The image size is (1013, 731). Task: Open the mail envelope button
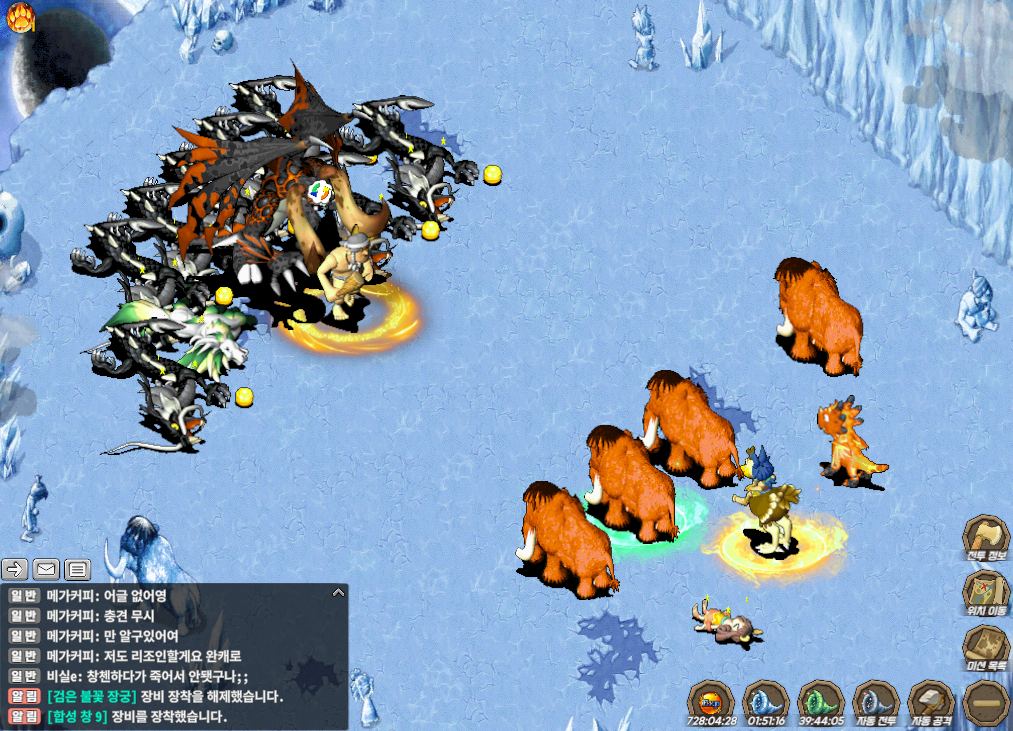click(46, 570)
